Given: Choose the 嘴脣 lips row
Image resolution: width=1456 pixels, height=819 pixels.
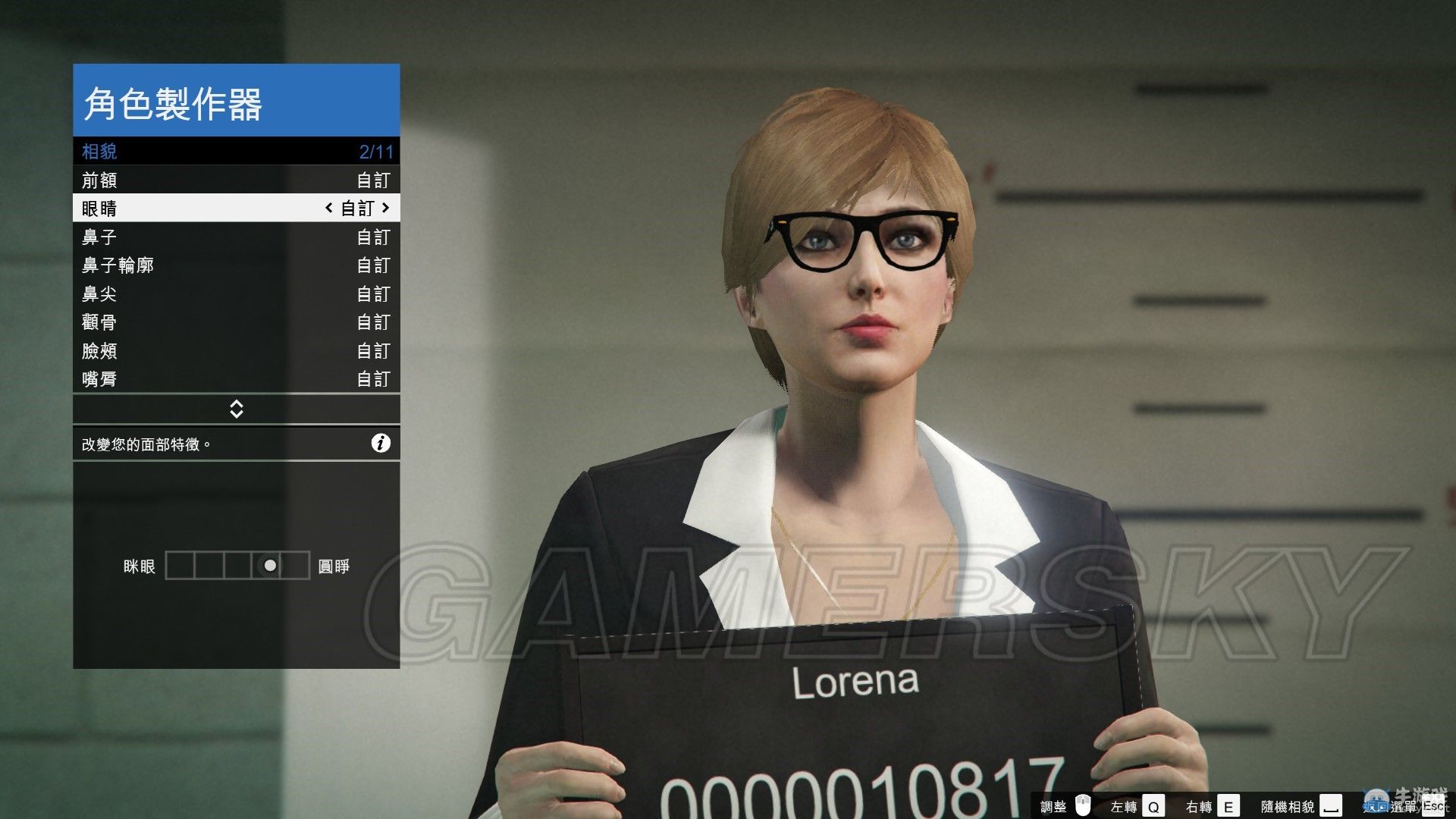Looking at the screenshot, I should [x=236, y=378].
